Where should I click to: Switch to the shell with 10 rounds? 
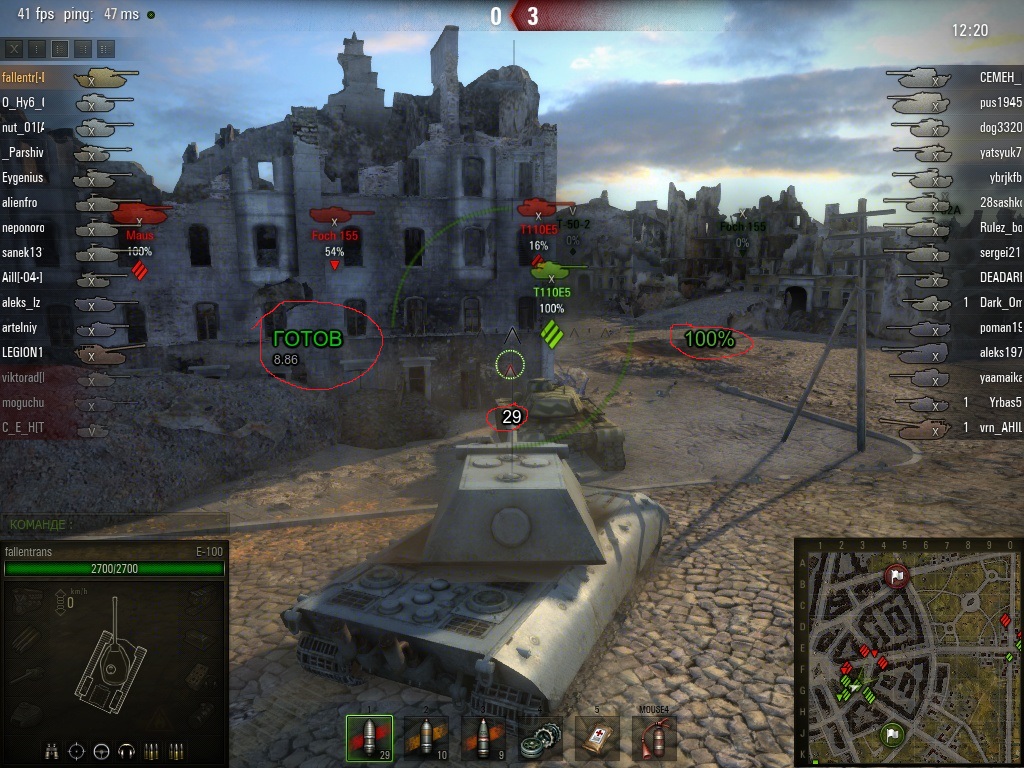click(427, 739)
